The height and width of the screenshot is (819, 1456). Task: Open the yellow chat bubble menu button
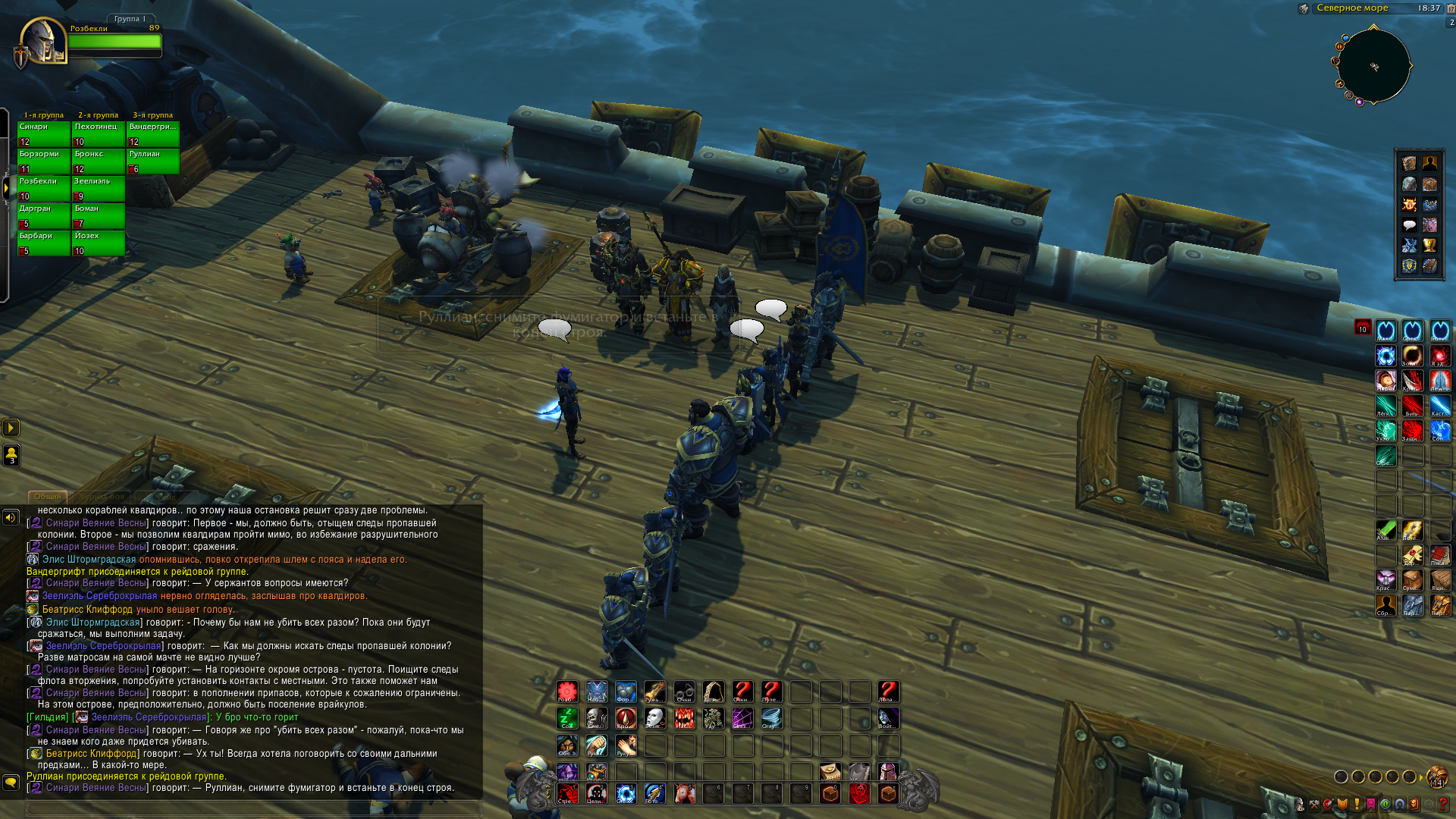point(11,782)
